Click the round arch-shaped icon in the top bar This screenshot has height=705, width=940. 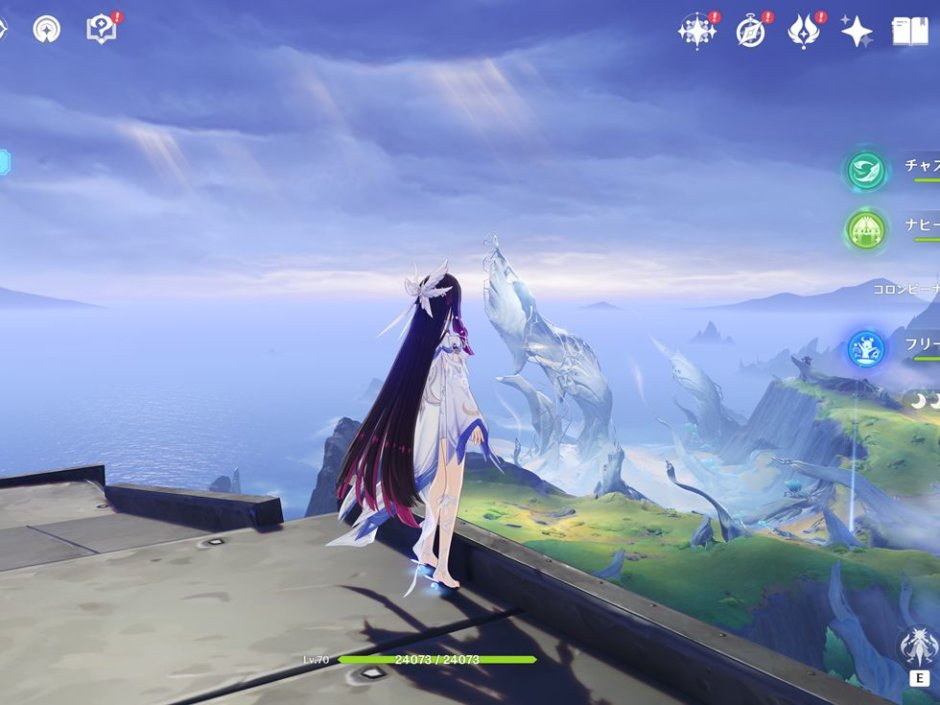[46, 29]
